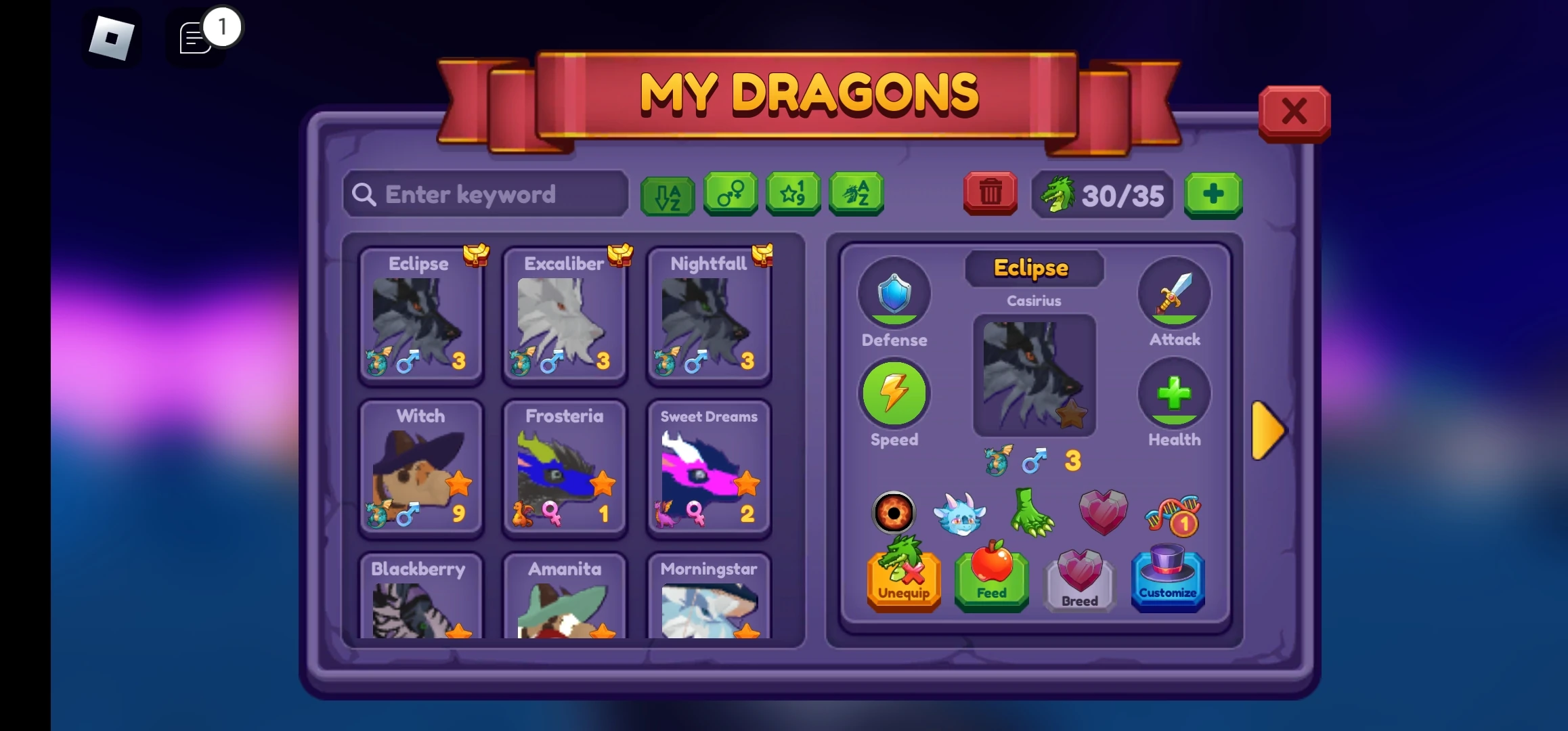Sort dragons by star rating 1-9

793,194
